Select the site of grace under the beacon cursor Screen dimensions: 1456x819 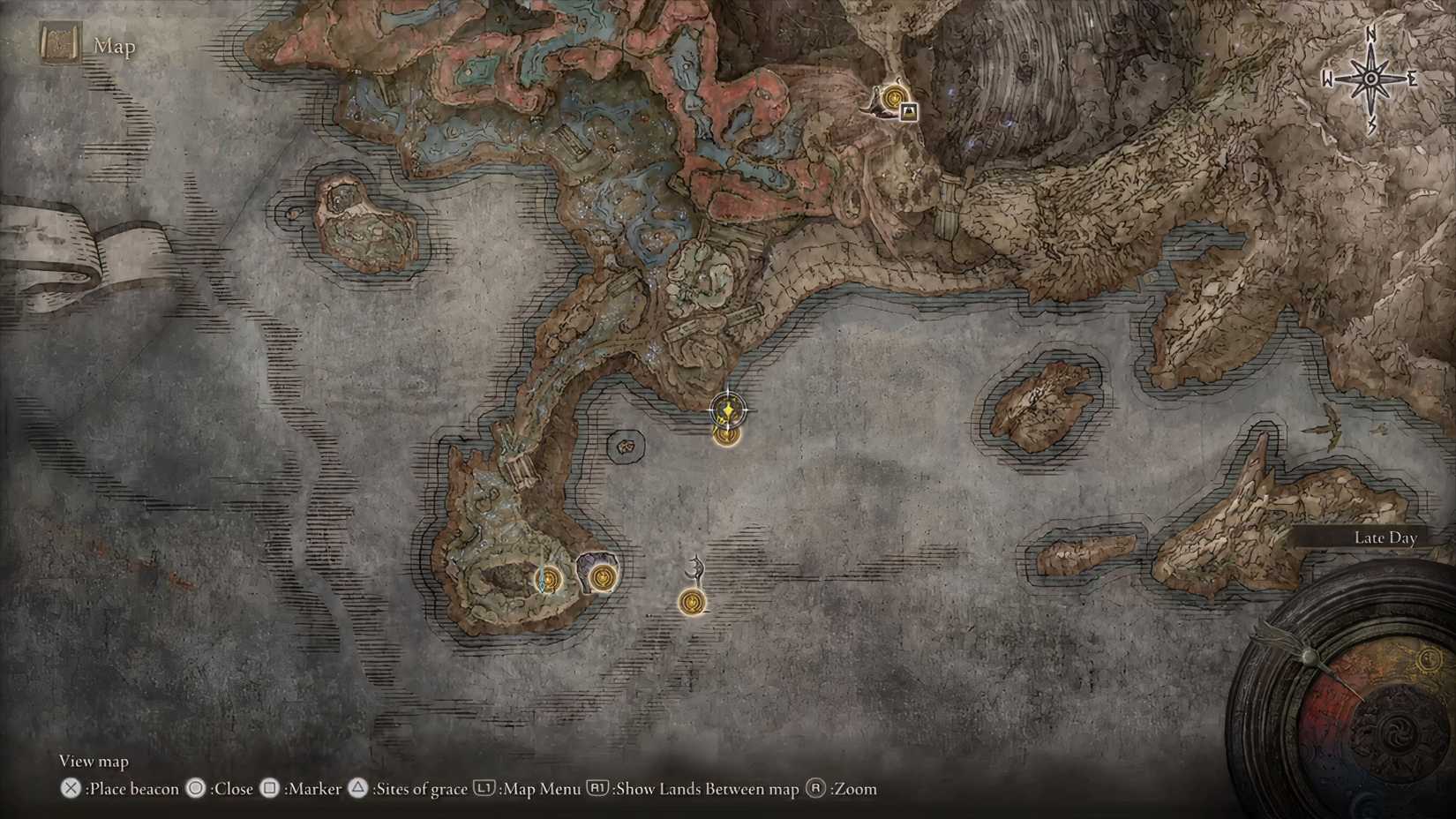pyautogui.click(x=726, y=434)
